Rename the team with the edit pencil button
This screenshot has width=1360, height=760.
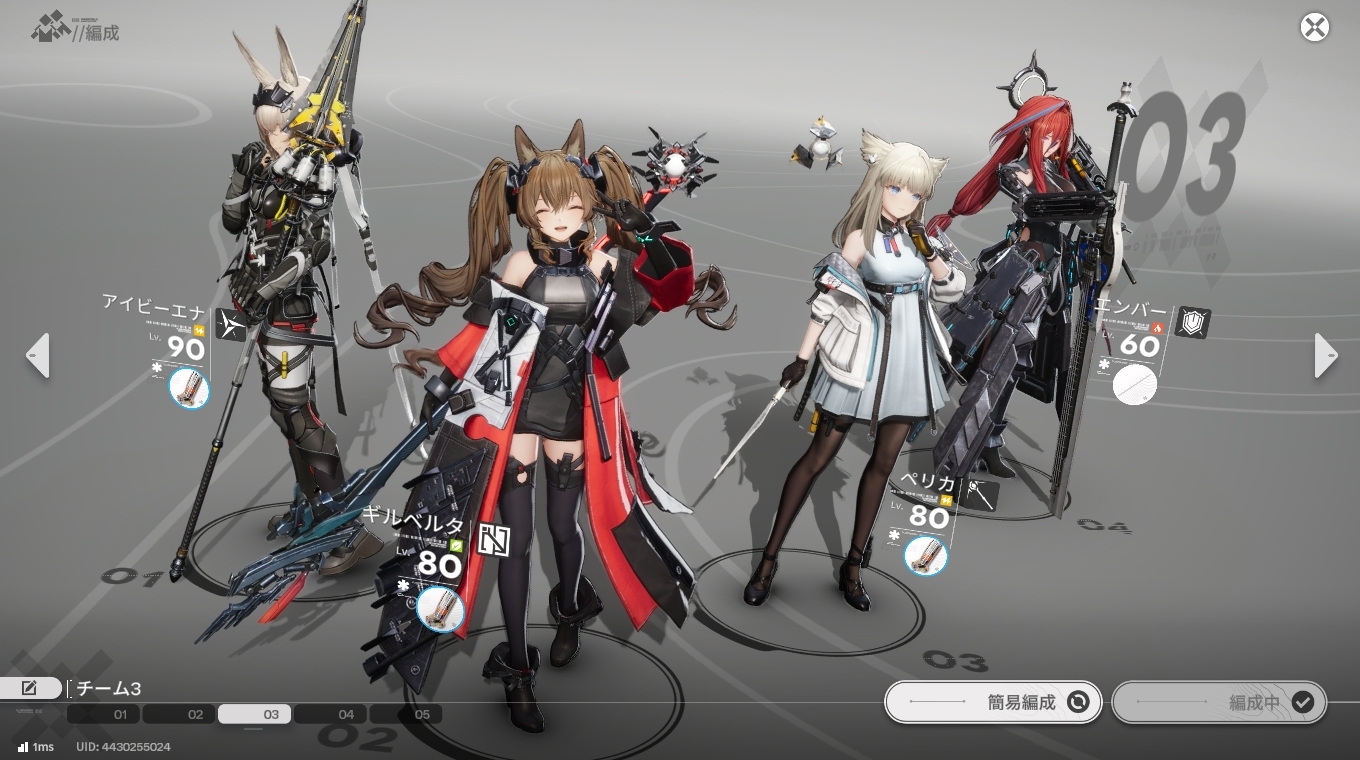pyautogui.click(x=30, y=688)
